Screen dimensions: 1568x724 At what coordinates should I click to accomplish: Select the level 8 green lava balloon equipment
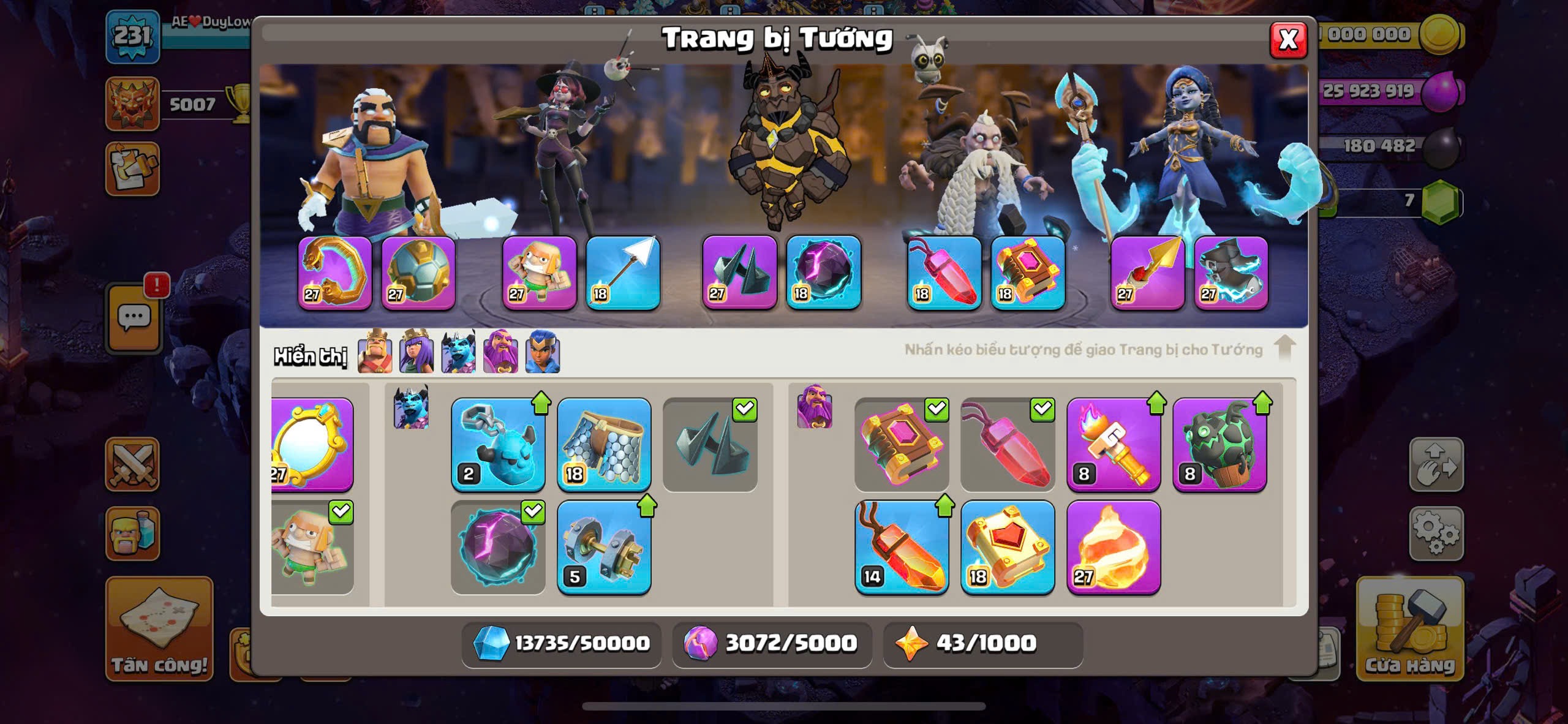[x=1219, y=445]
